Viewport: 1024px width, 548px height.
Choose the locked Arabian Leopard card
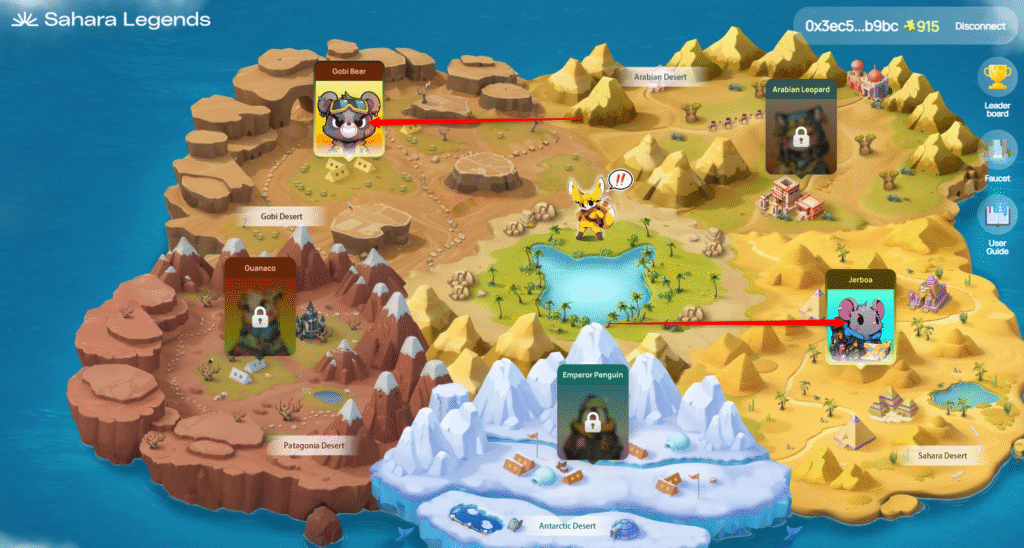click(x=800, y=128)
